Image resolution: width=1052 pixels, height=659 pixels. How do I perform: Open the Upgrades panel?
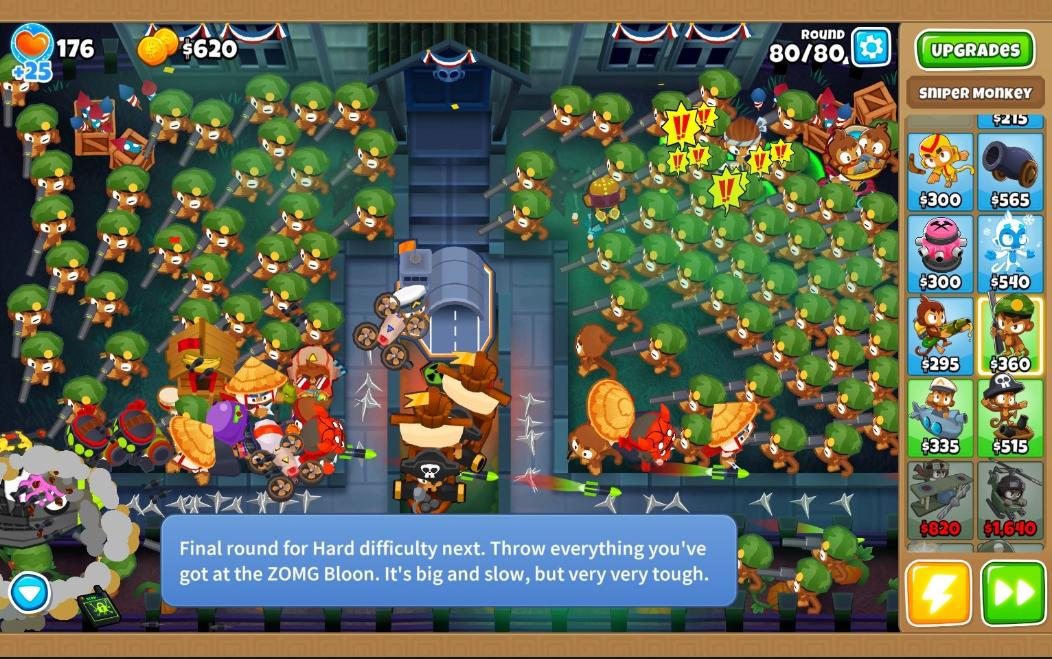[x=974, y=50]
